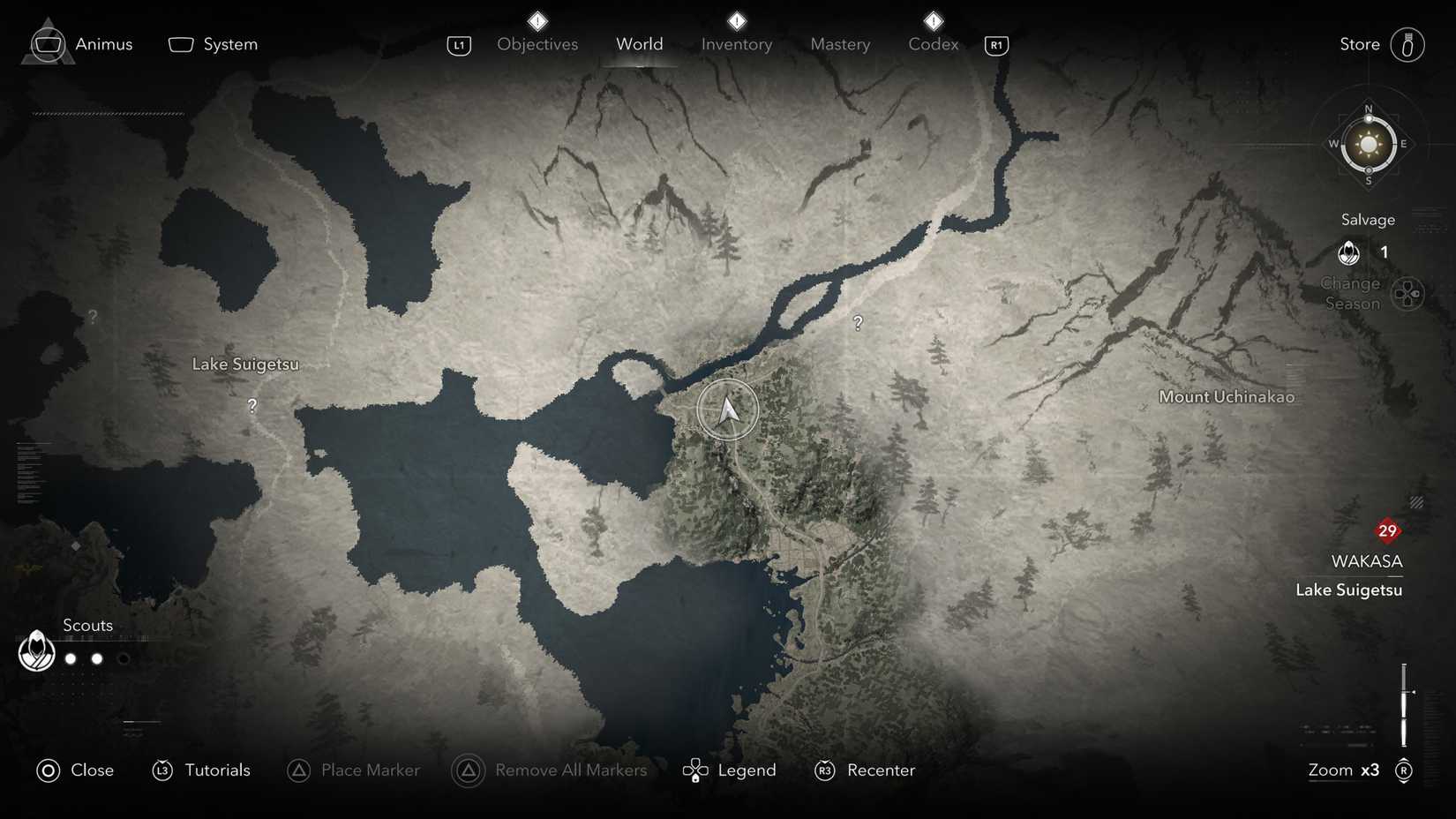Screen dimensions: 1456x819
Task: Switch to the Inventory tab
Action: (736, 43)
